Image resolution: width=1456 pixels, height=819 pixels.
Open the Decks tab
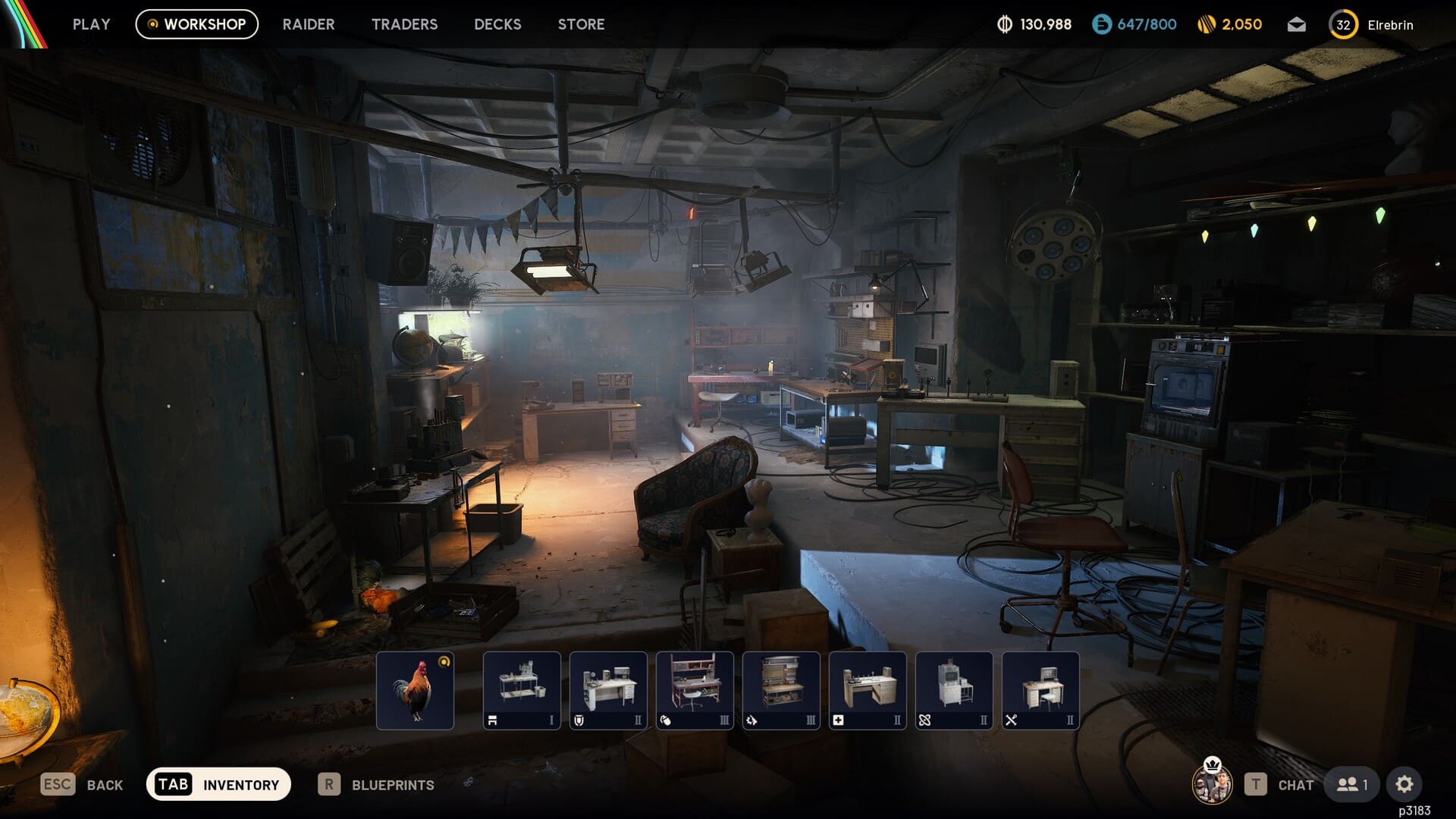click(x=497, y=24)
